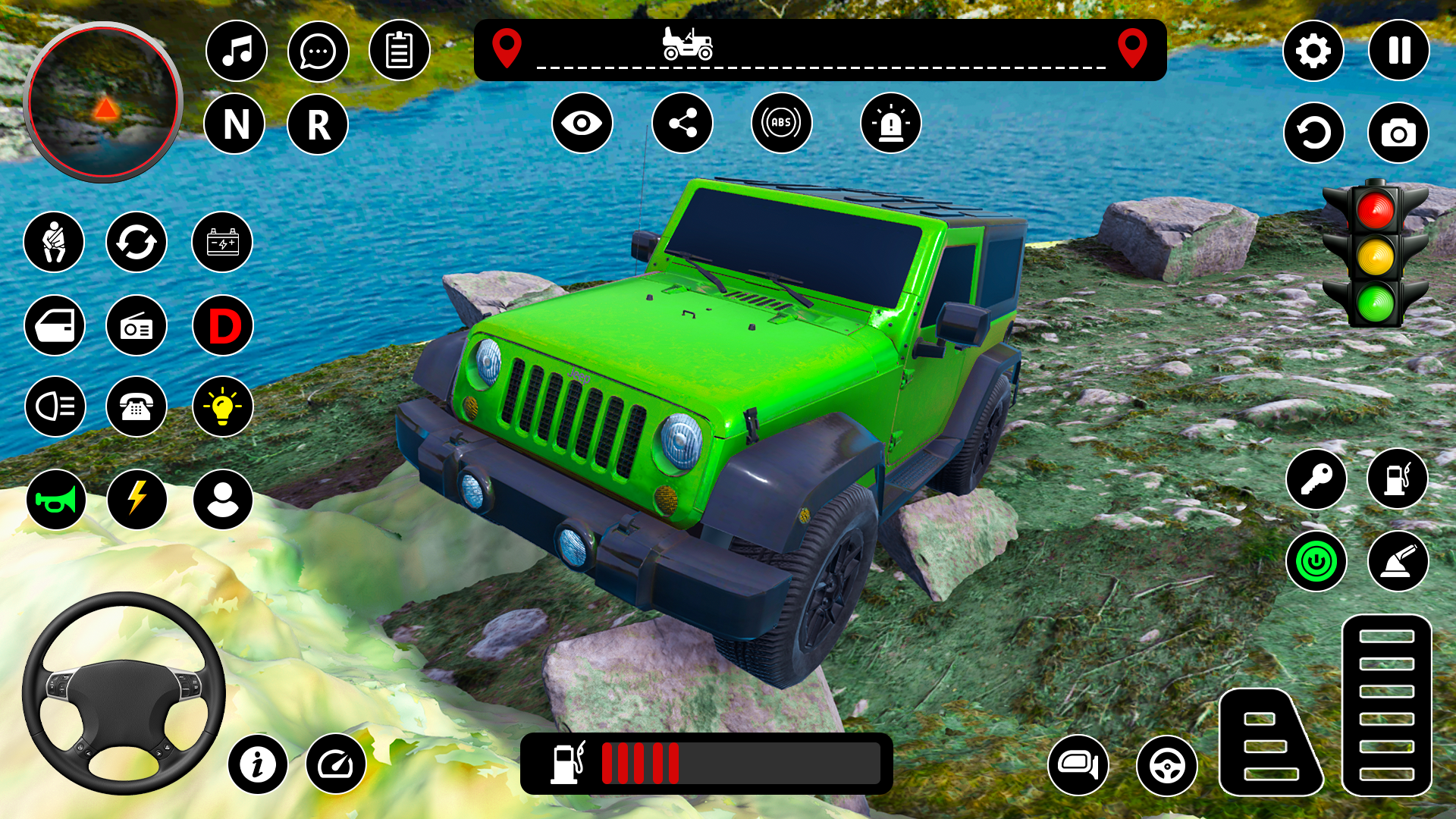Toggle the music note button

237,51
